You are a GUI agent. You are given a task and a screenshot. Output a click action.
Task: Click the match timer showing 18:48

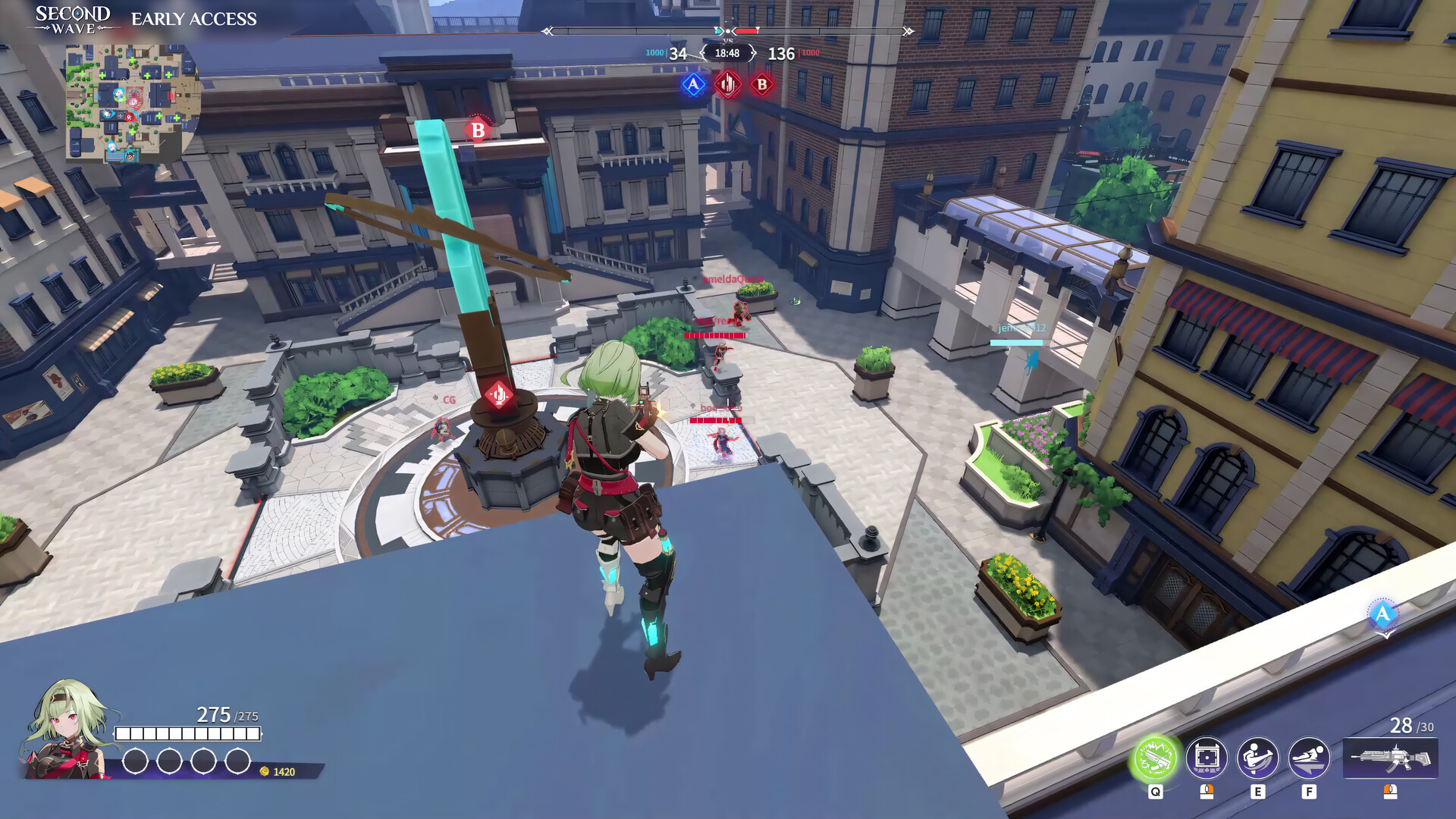(x=728, y=53)
